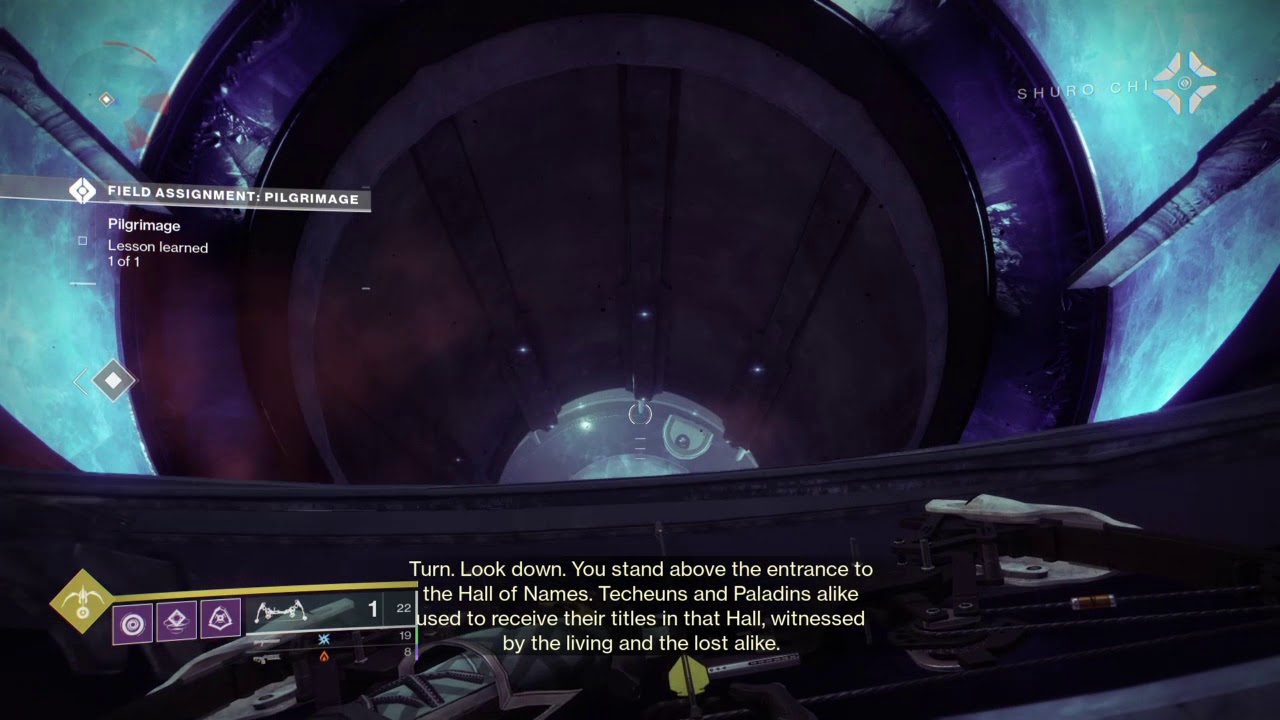Click the golden bow super ability icon
Image resolution: width=1280 pixels, height=720 pixels.
tap(82, 602)
